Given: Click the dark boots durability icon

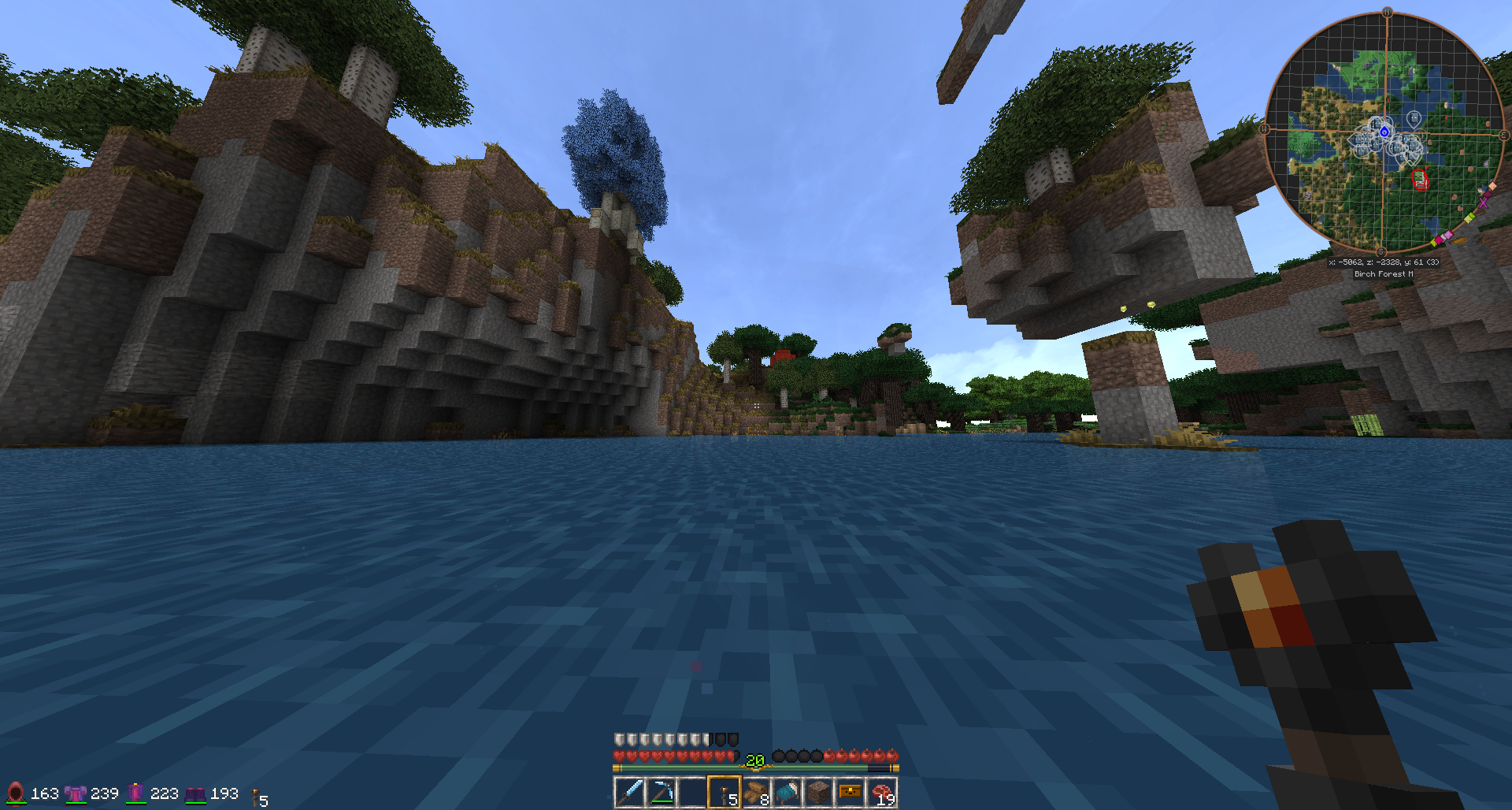Looking at the screenshot, I should [x=195, y=794].
